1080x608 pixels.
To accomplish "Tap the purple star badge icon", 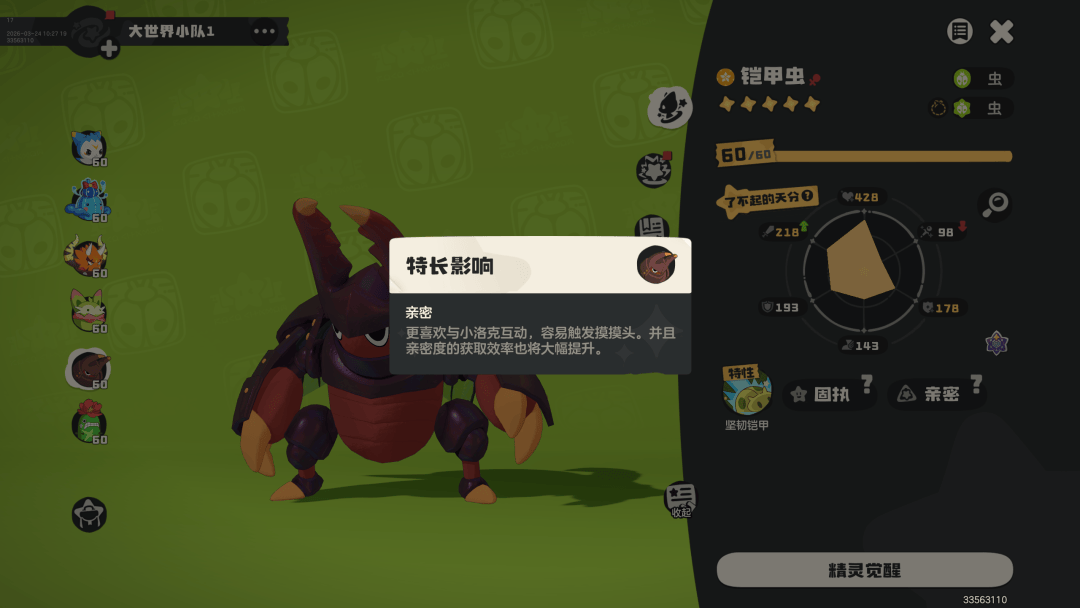I will [x=996, y=343].
